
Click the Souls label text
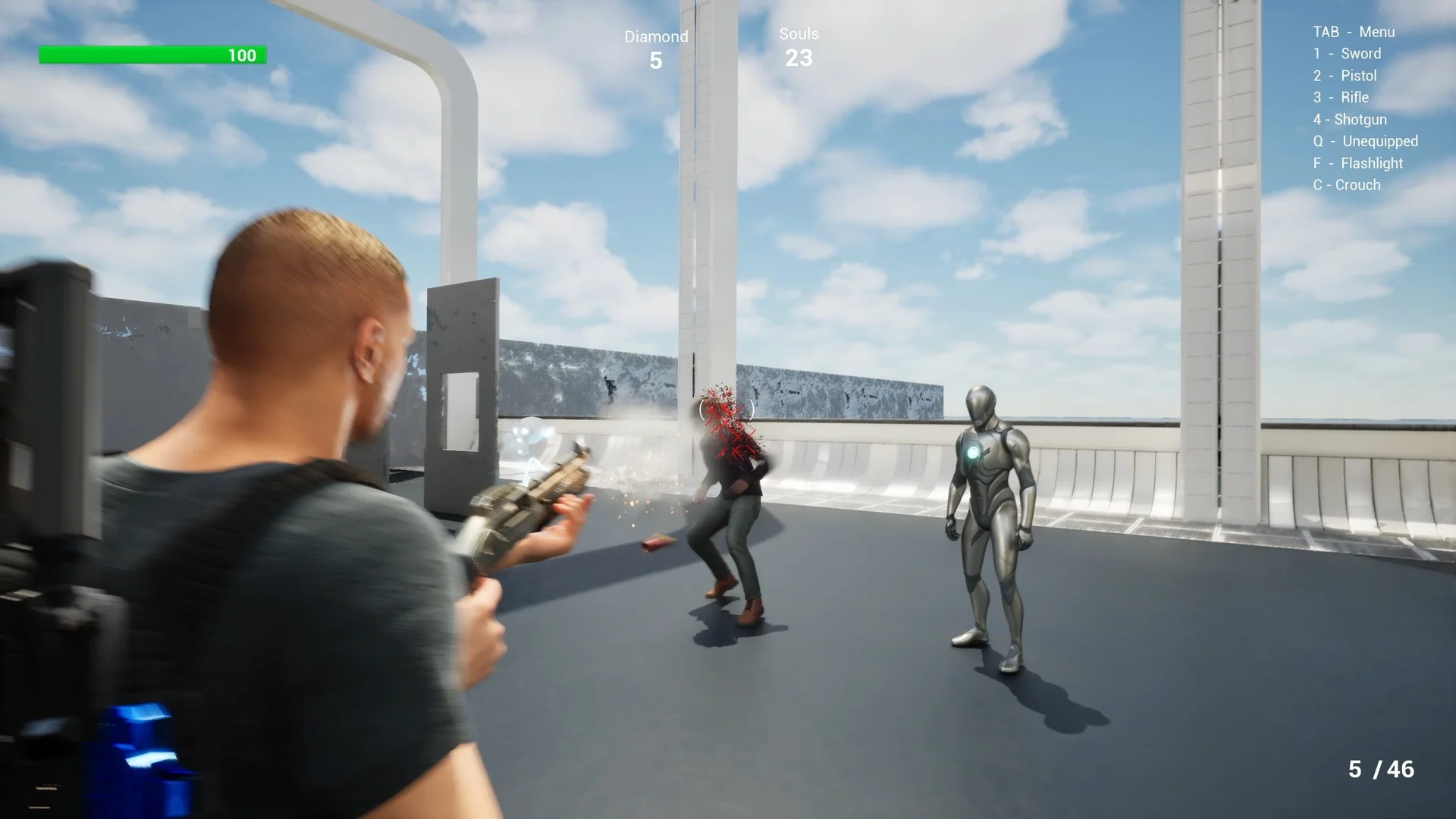[x=798, y=33]
